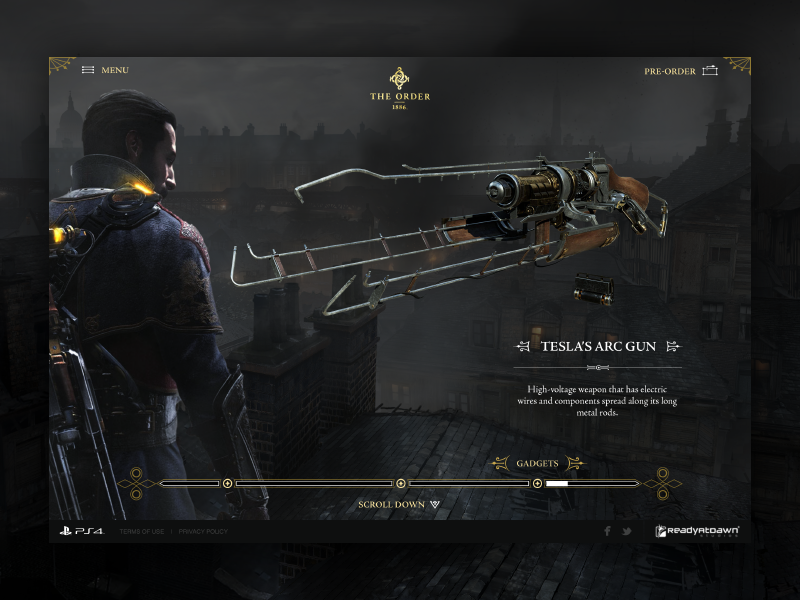Show the previous weapon with the left arrow
Viewport: 800px width, 600px height.
(523, 347)
